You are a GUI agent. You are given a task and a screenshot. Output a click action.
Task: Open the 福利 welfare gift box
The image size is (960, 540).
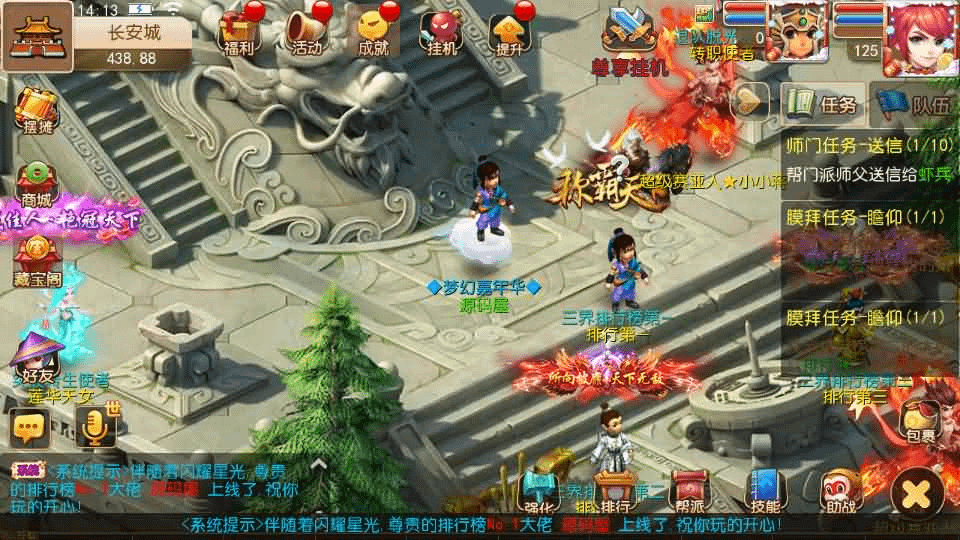239,33
